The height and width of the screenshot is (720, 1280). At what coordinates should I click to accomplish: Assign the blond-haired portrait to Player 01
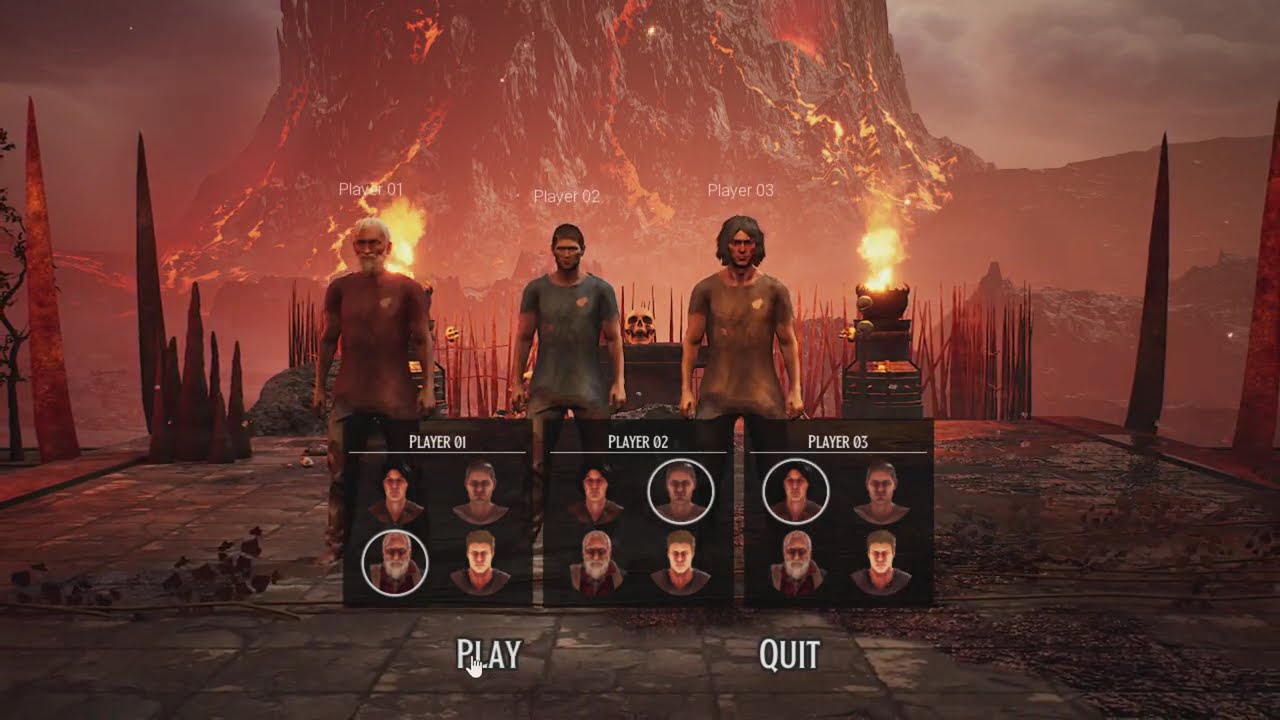click(x=481, y=563)
